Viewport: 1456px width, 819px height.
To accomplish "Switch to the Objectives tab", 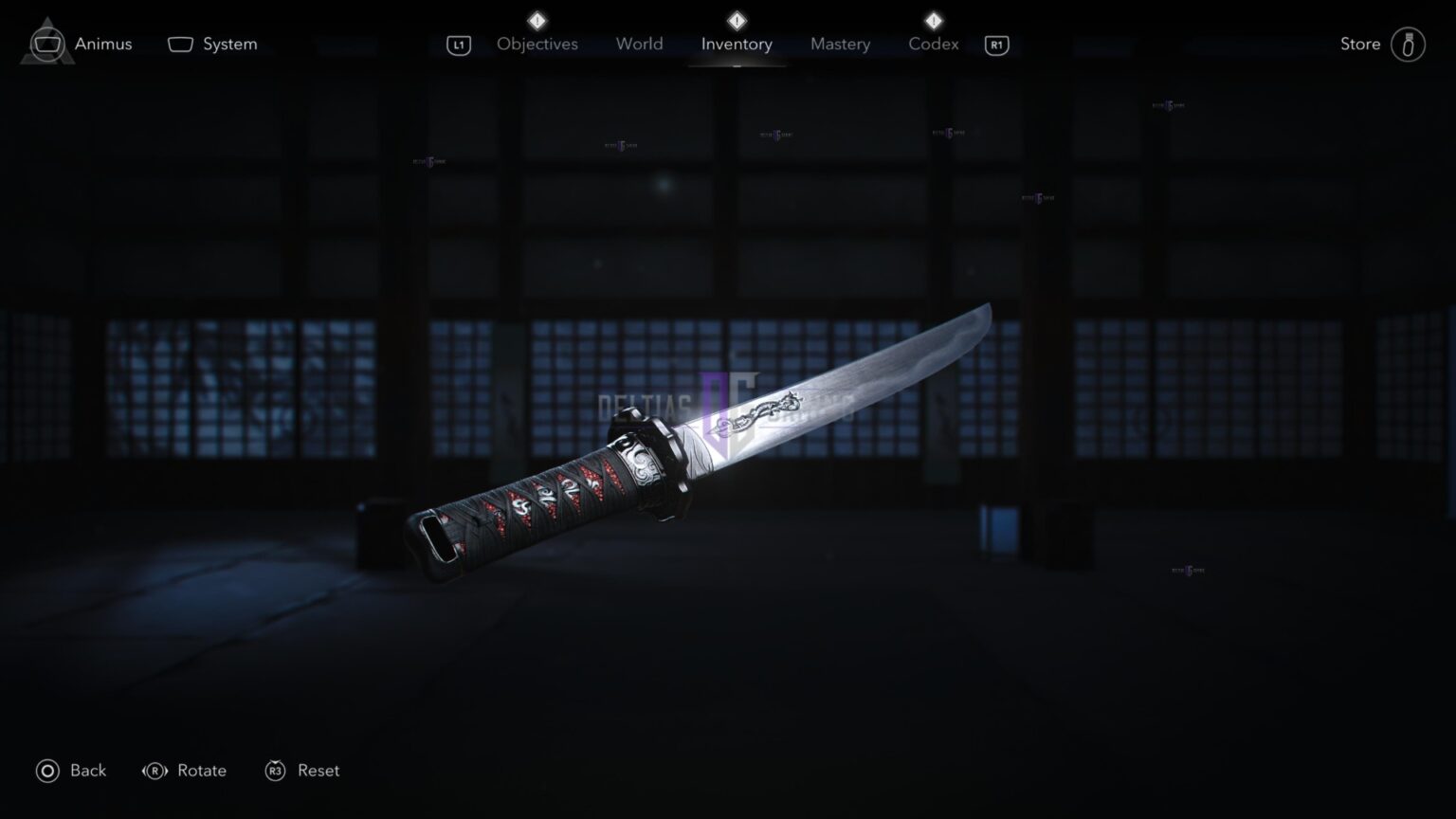I will click(x=537, y=44).
